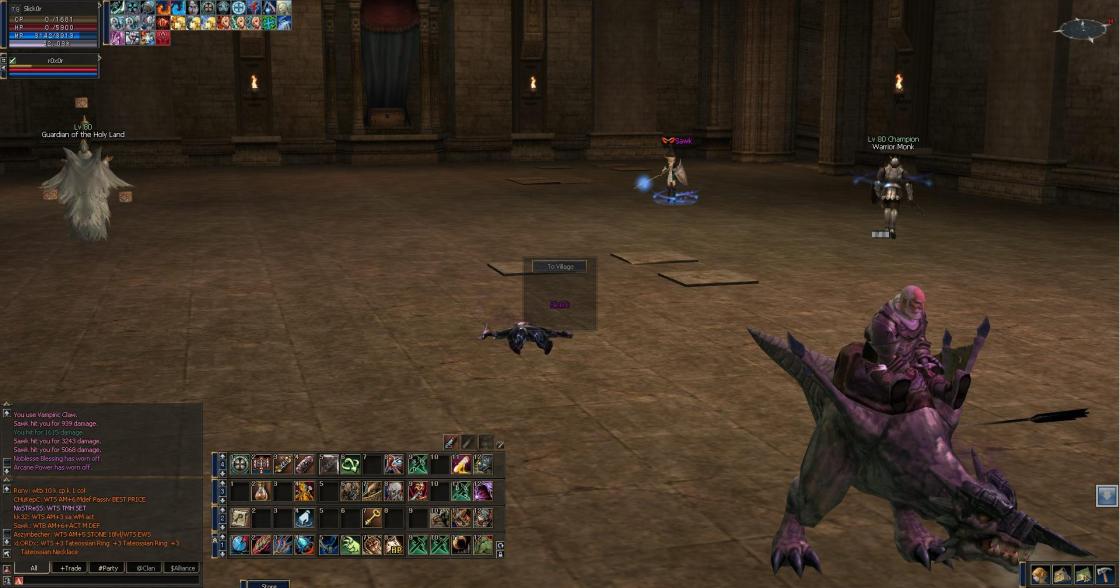Click the blue down-arrow notification button
The height and width of the screenshot is (588, 1120).
click(1106, 495)
